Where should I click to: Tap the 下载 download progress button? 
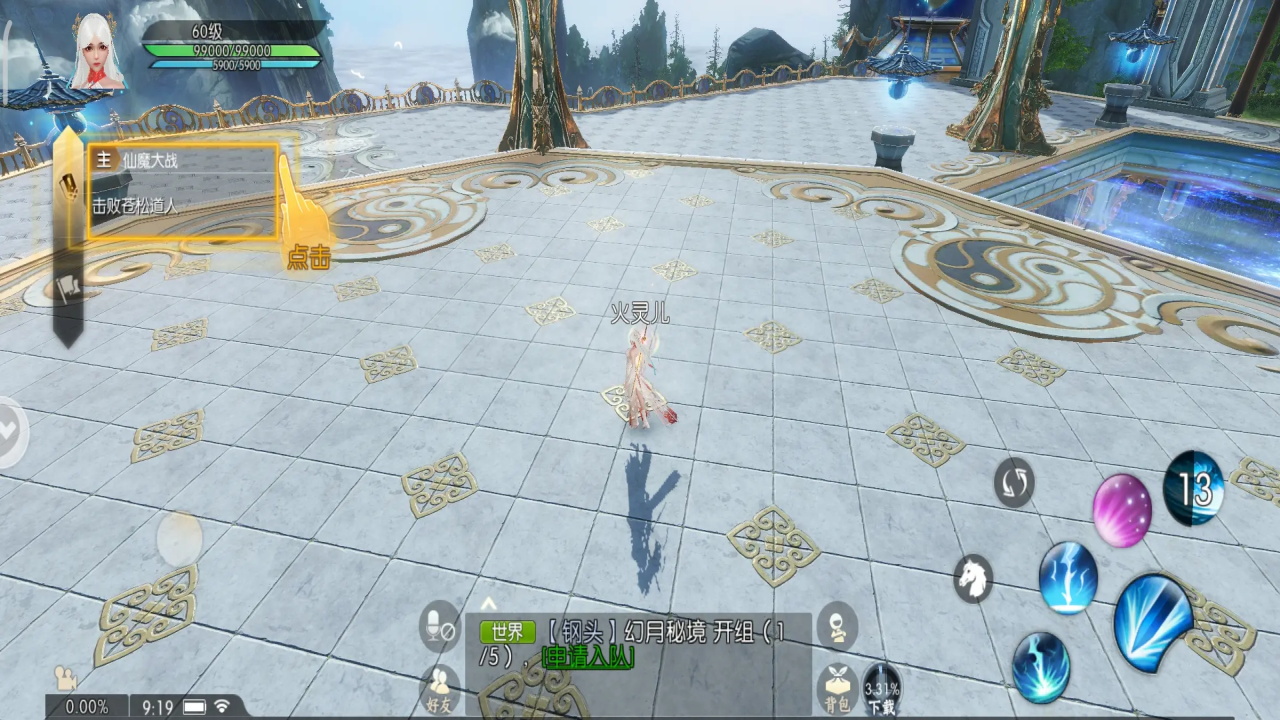(881, 689)
